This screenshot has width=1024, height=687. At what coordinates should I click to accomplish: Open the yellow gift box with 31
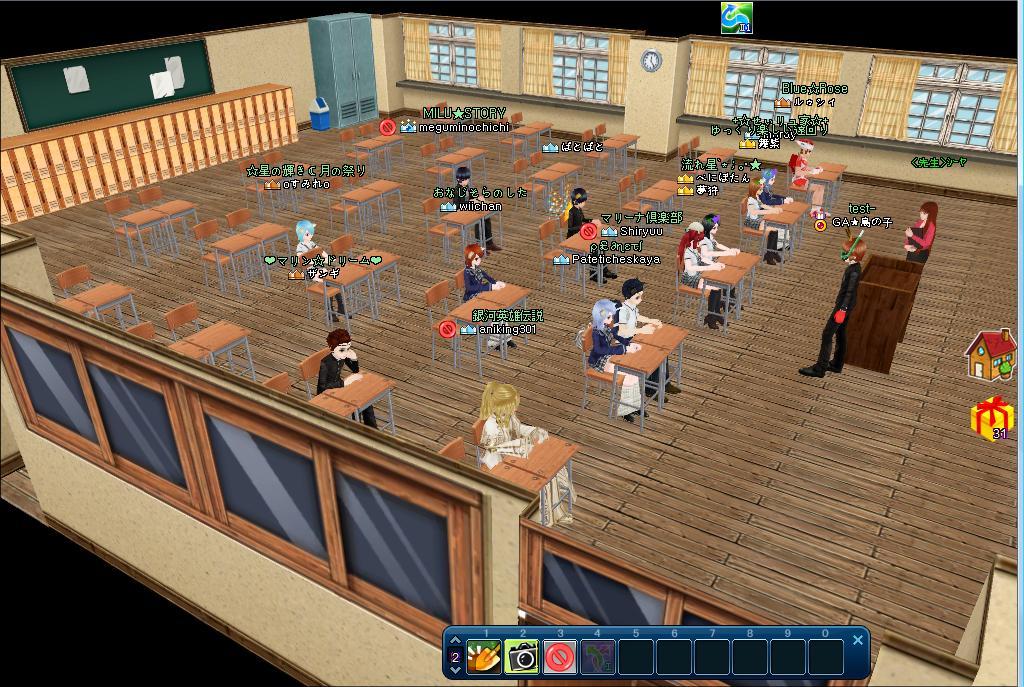pos(991,418)
